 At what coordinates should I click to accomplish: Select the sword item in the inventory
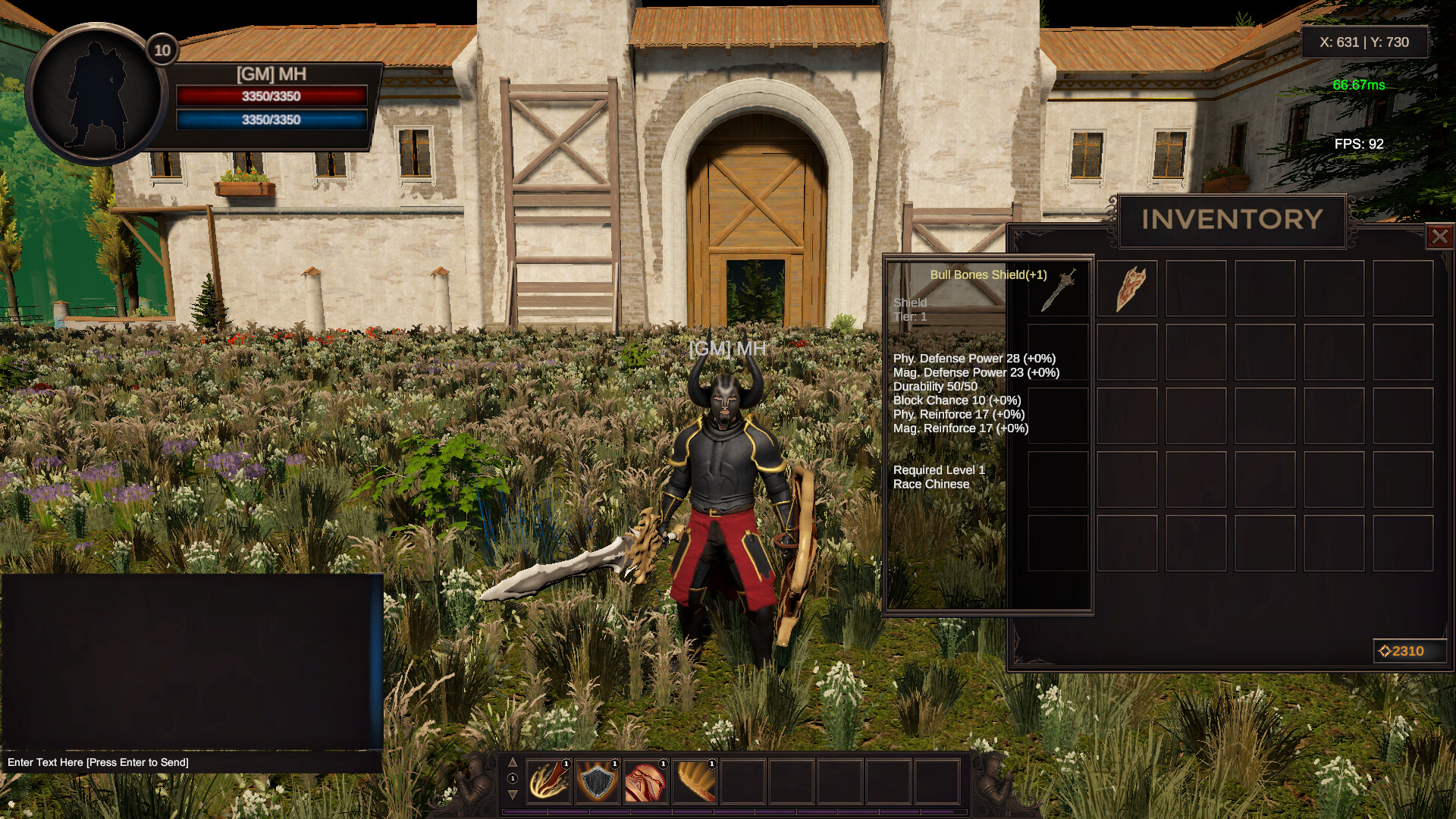coord(1058,290)
